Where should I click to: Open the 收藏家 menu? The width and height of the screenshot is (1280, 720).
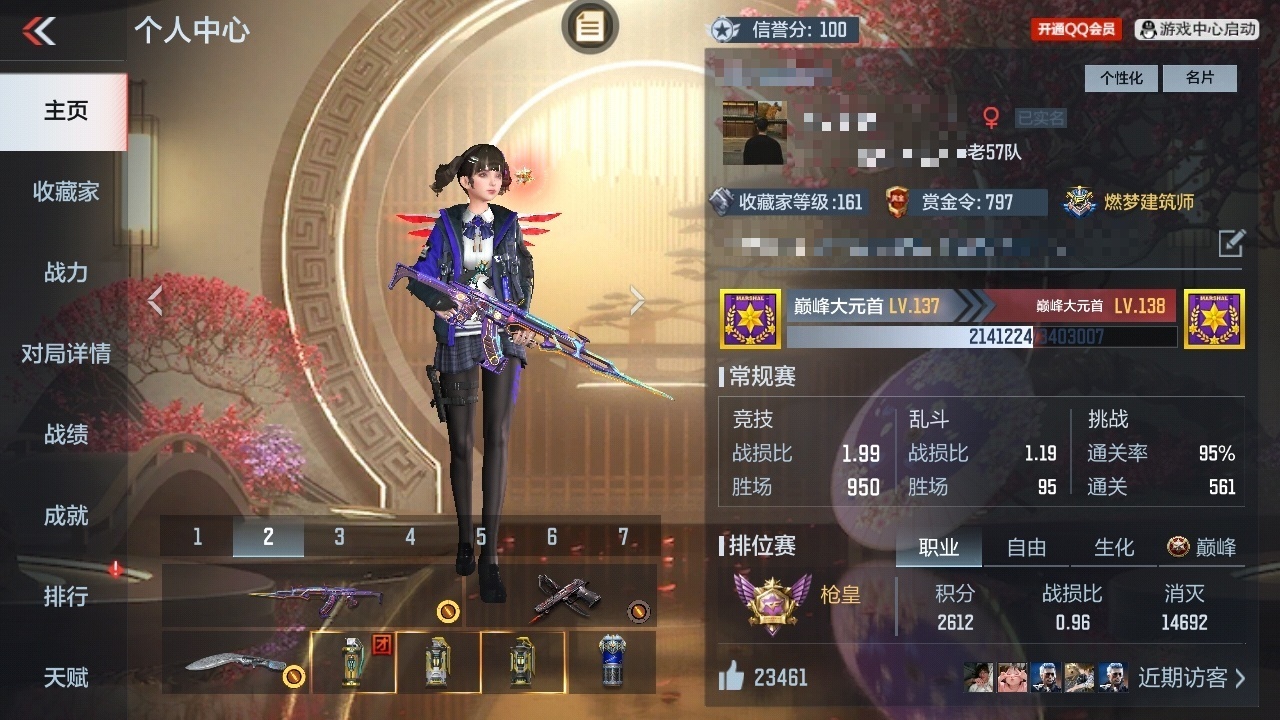(x=65, y=191)
